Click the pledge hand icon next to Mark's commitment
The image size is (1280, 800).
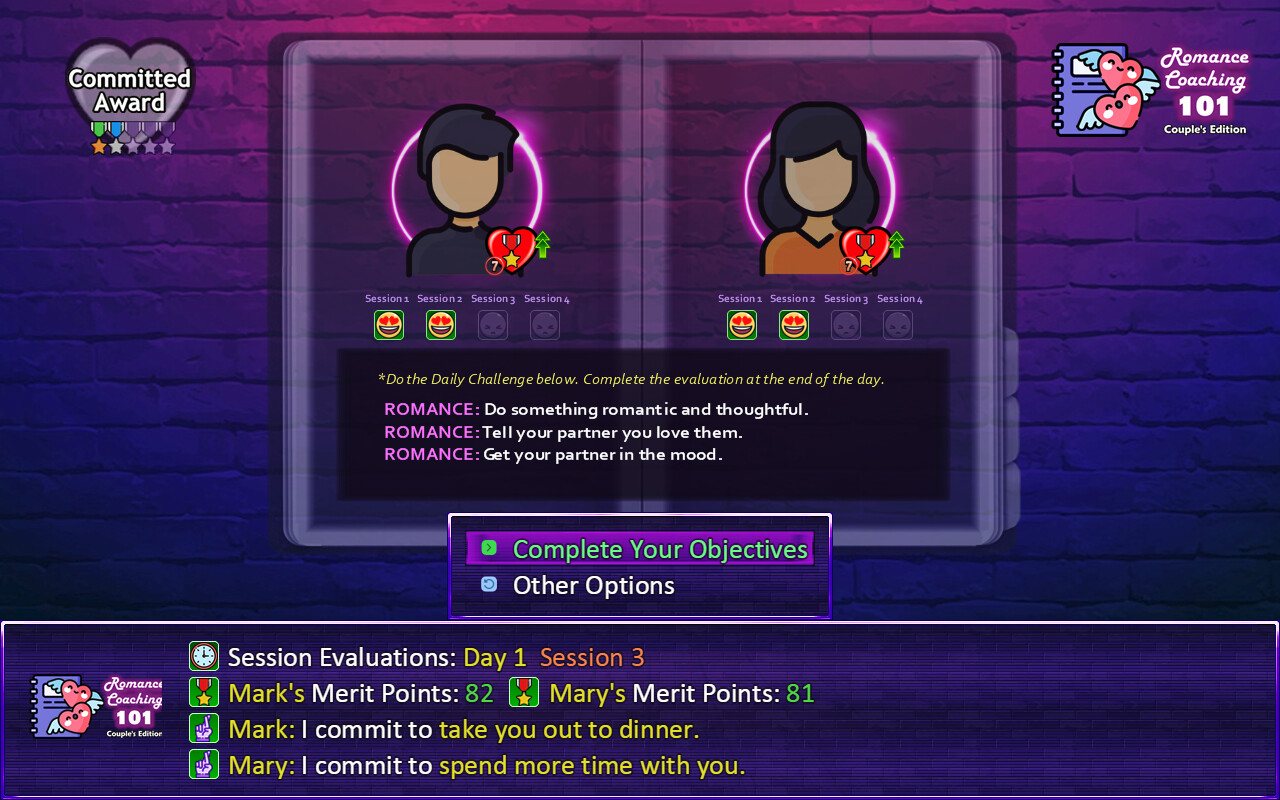204,729
